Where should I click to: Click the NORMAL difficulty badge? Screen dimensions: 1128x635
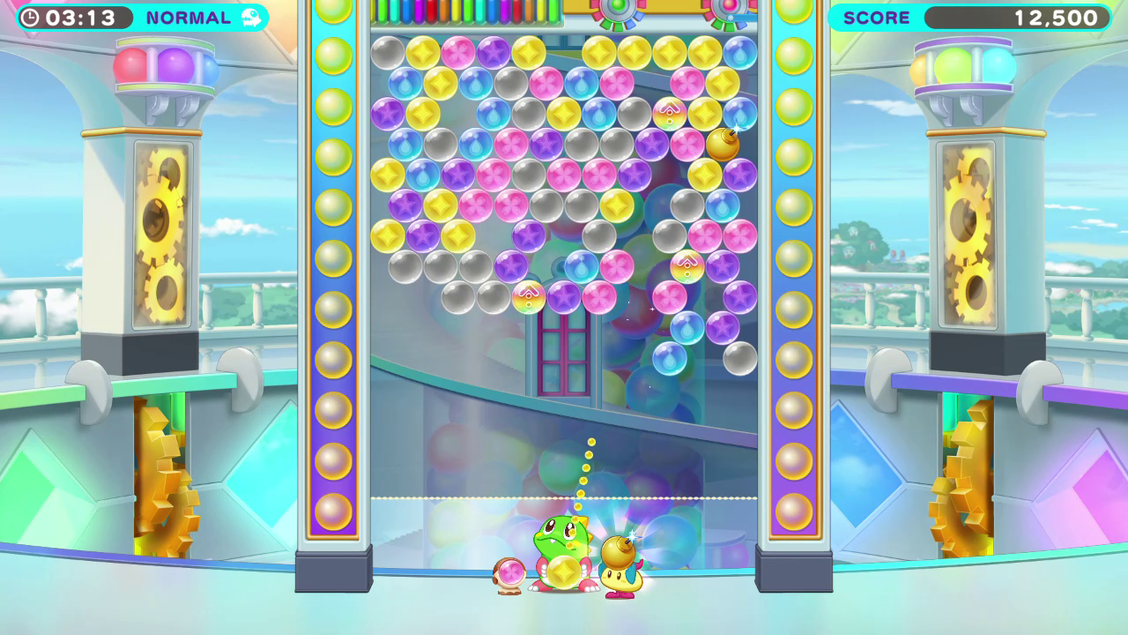[x=203, y=18]
